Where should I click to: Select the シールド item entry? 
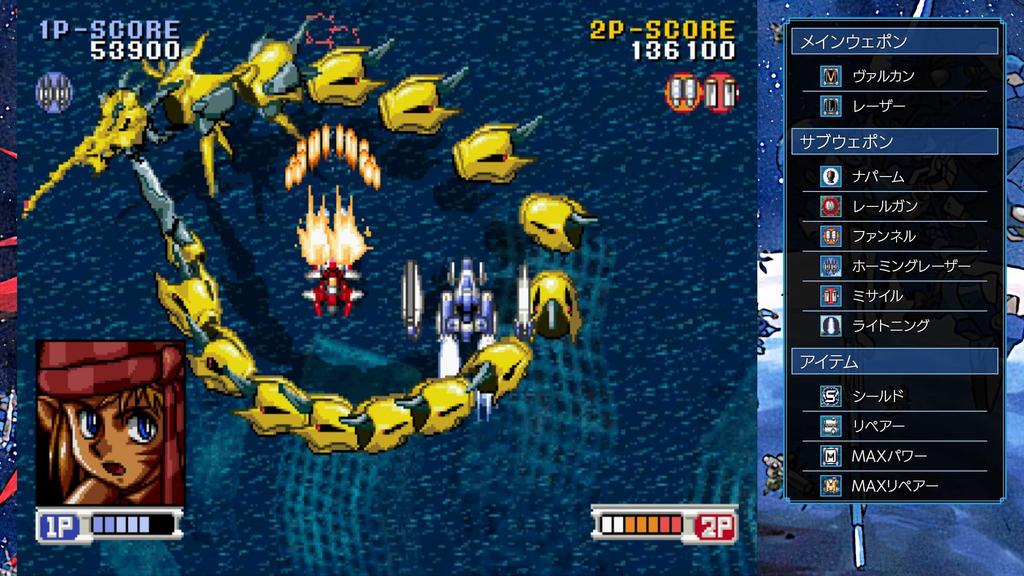click(x=878, y=396)
